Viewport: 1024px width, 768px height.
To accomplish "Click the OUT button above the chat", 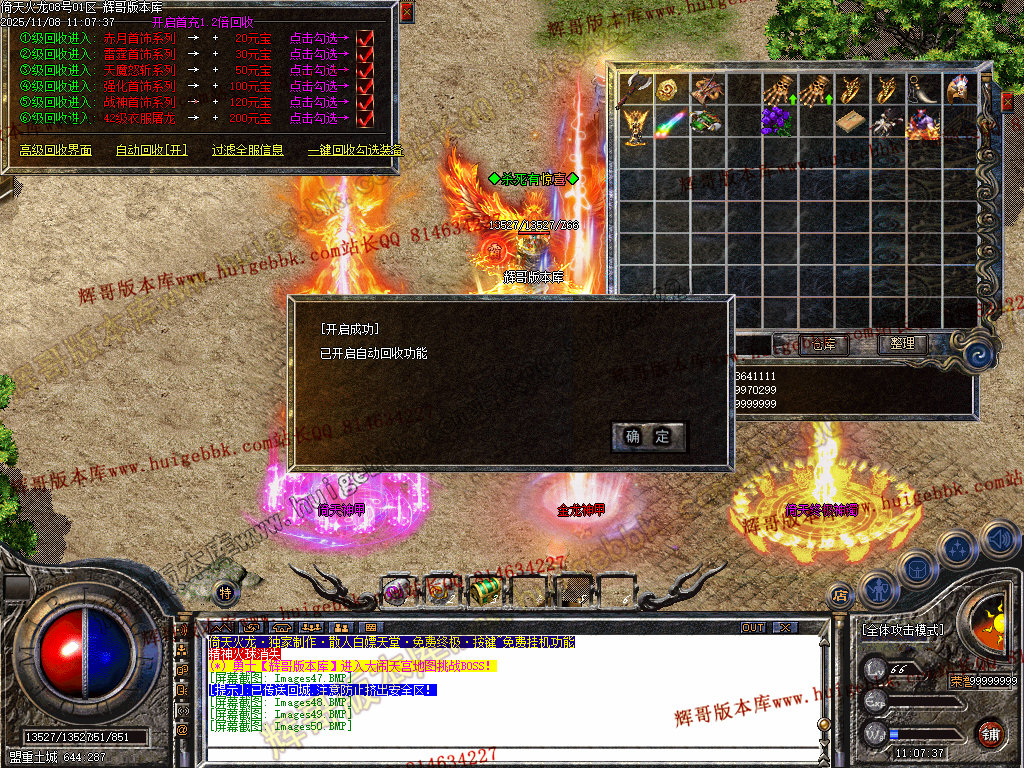I will point(752,628).
